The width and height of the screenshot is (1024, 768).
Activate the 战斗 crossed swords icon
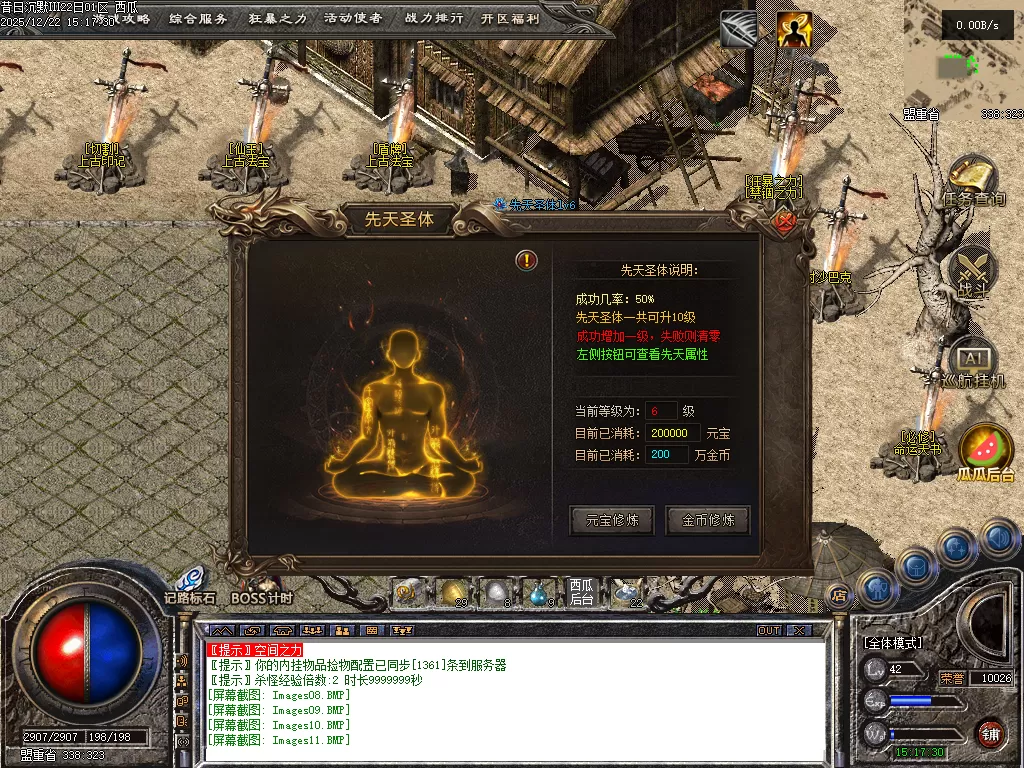coord(972,271)
